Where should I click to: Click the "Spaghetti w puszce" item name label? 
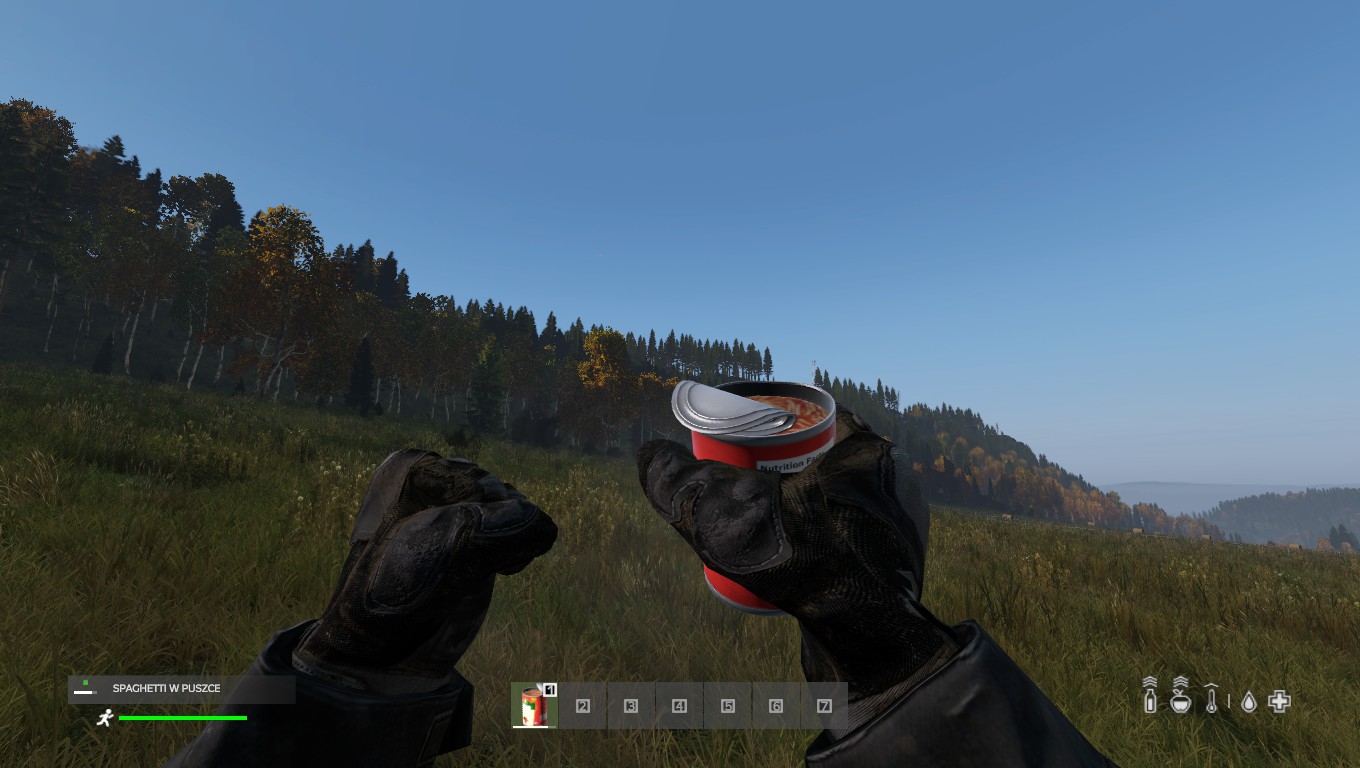[x=166, y=688]
